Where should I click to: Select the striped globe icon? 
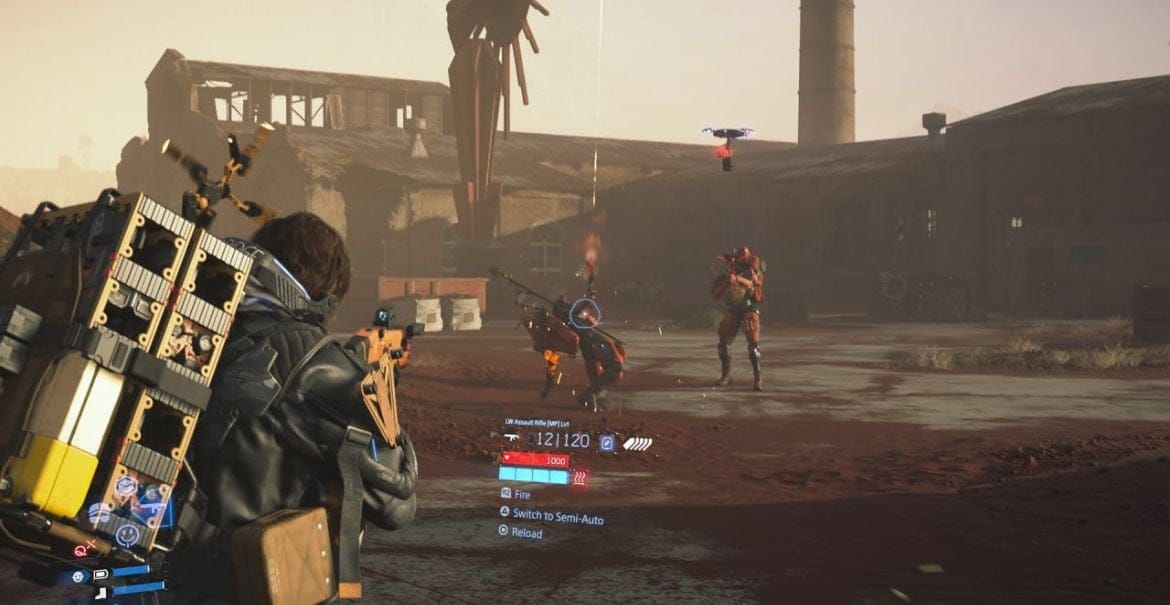(100, 514)
